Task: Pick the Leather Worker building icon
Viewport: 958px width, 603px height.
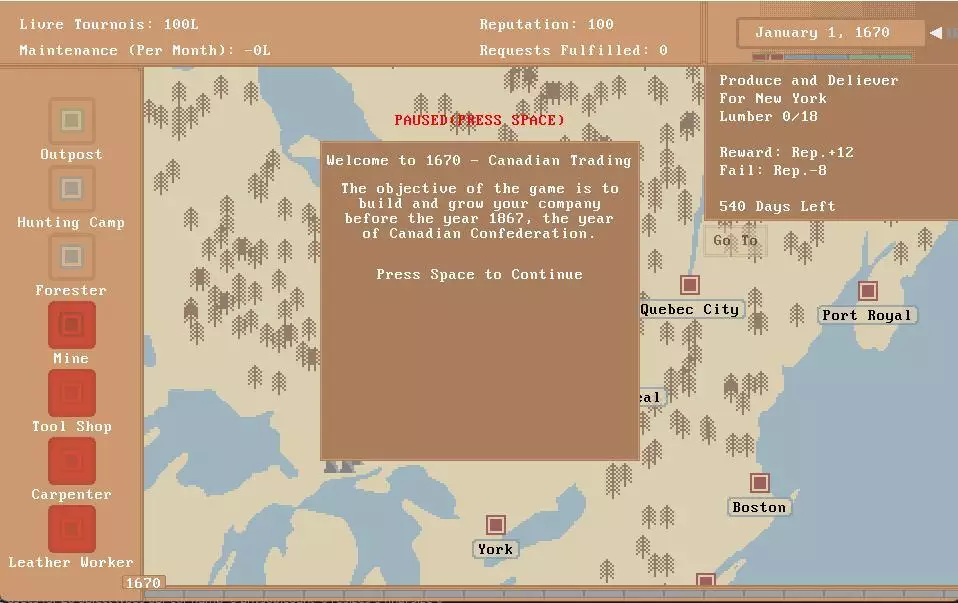Action: click(71, 529)
